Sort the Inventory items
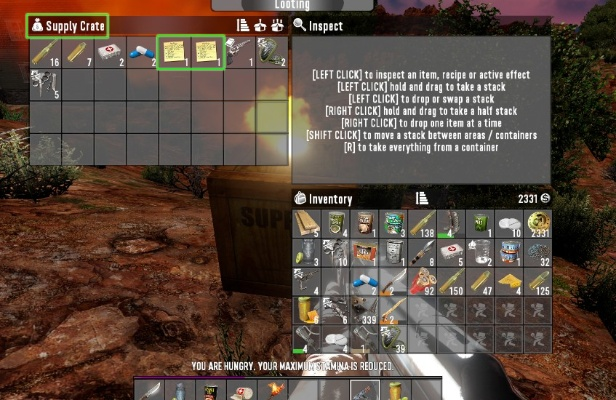This screenshot has height=400, width=616. tap(422, 199)
